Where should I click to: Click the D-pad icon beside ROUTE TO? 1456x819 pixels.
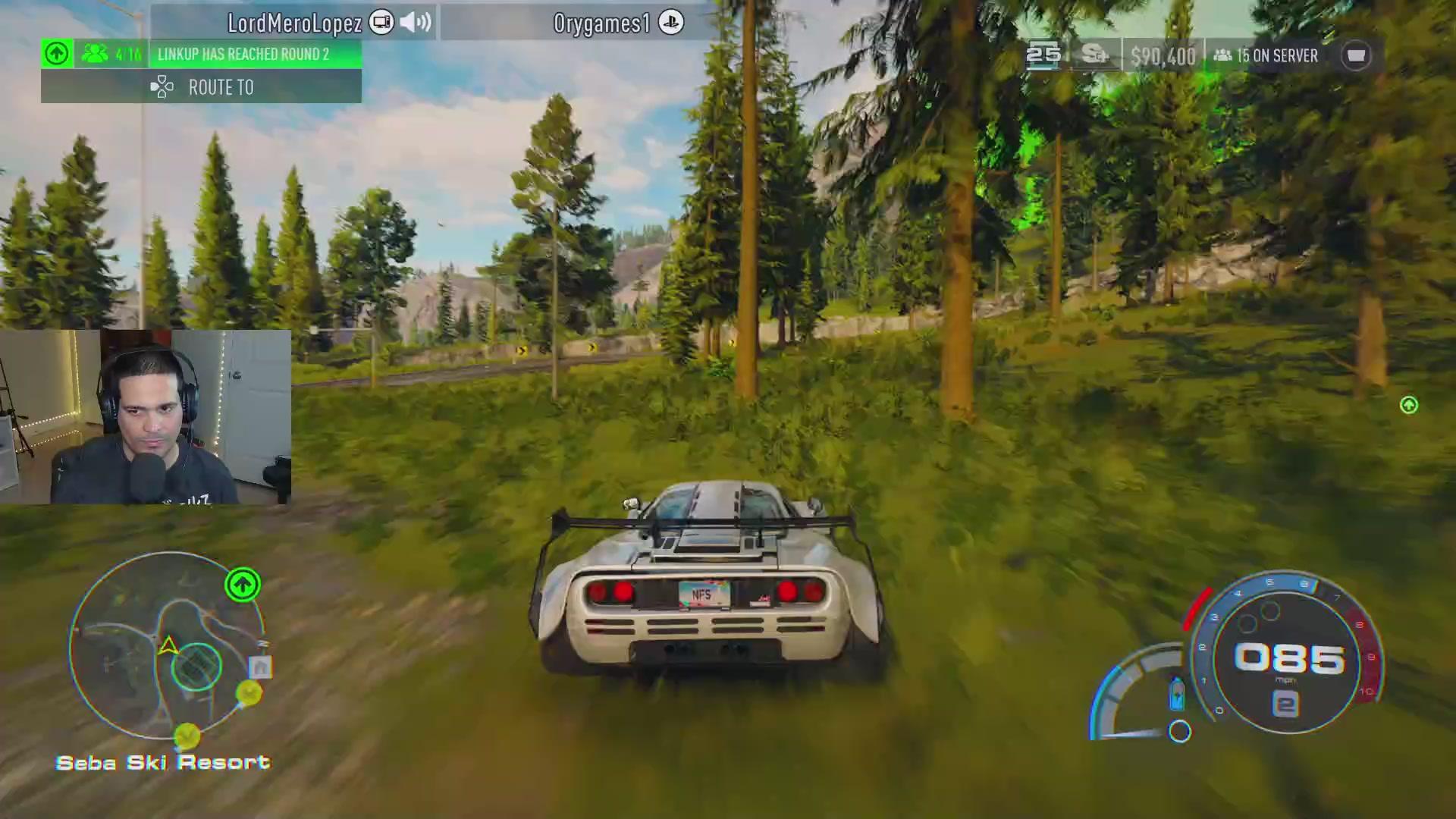tap(161, 86)
